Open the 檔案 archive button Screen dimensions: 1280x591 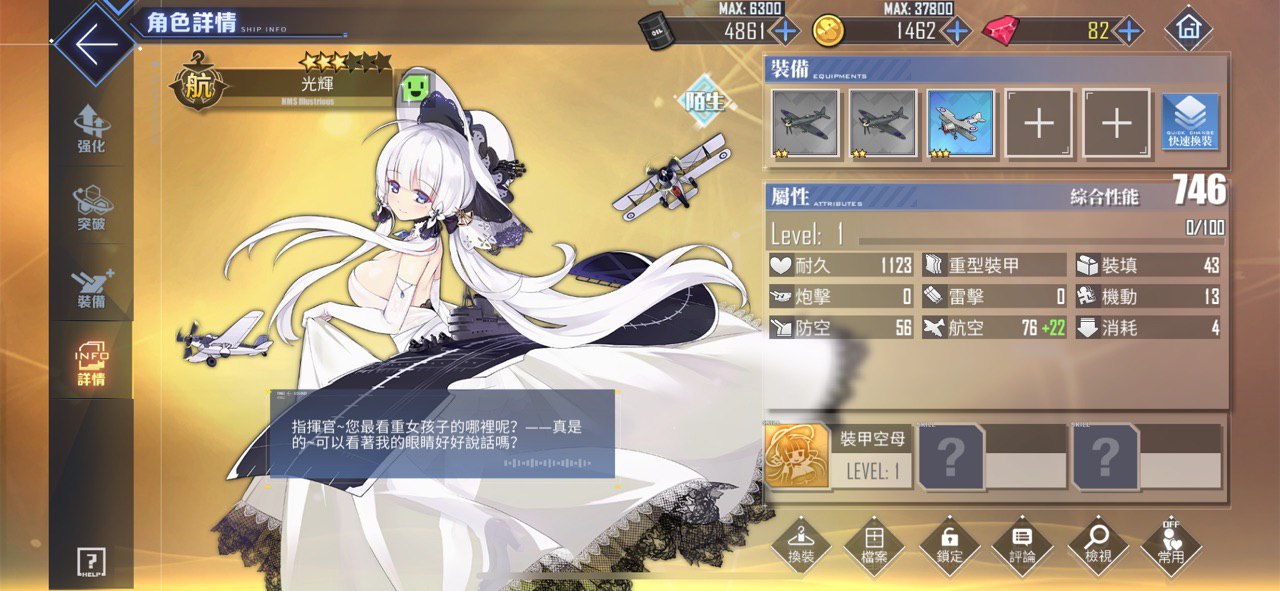tap(874, 547)
